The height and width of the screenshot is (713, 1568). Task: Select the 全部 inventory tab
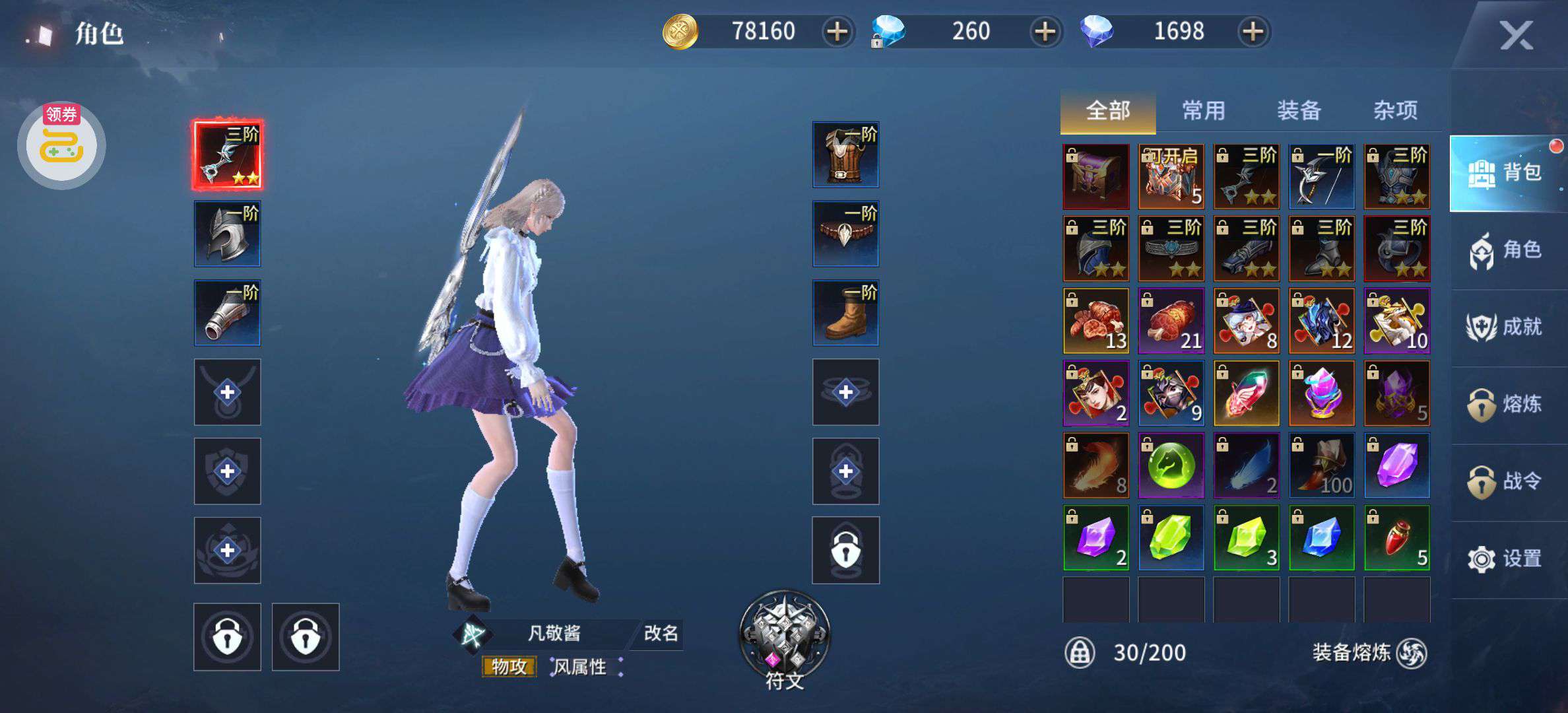click(1107, 110)
